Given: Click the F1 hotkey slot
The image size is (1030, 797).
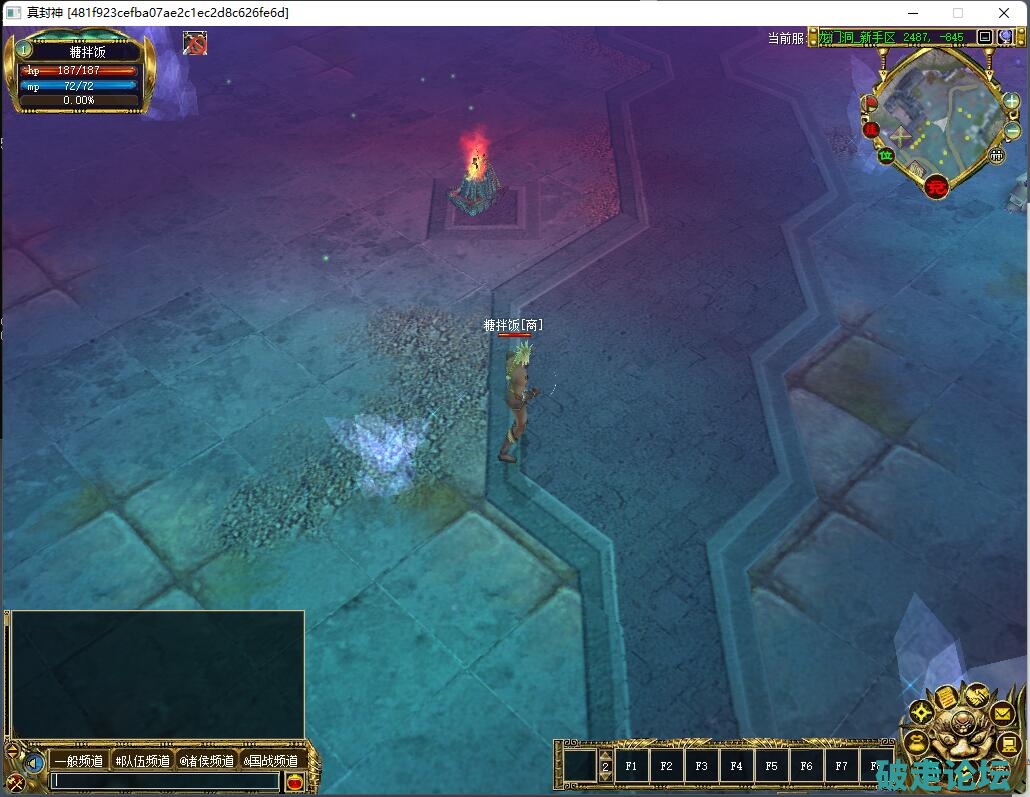Looking at the screenshot, I should (631, 766).
